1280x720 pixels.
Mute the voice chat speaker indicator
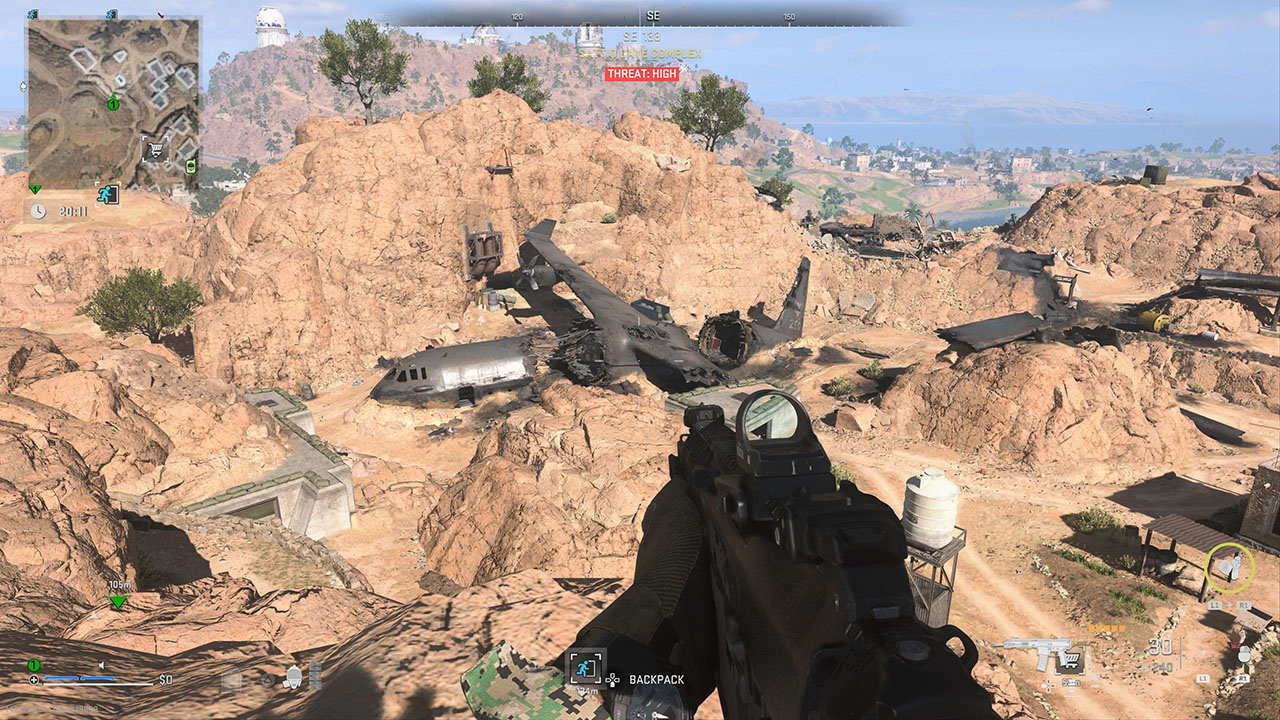(x=101, y=665)
